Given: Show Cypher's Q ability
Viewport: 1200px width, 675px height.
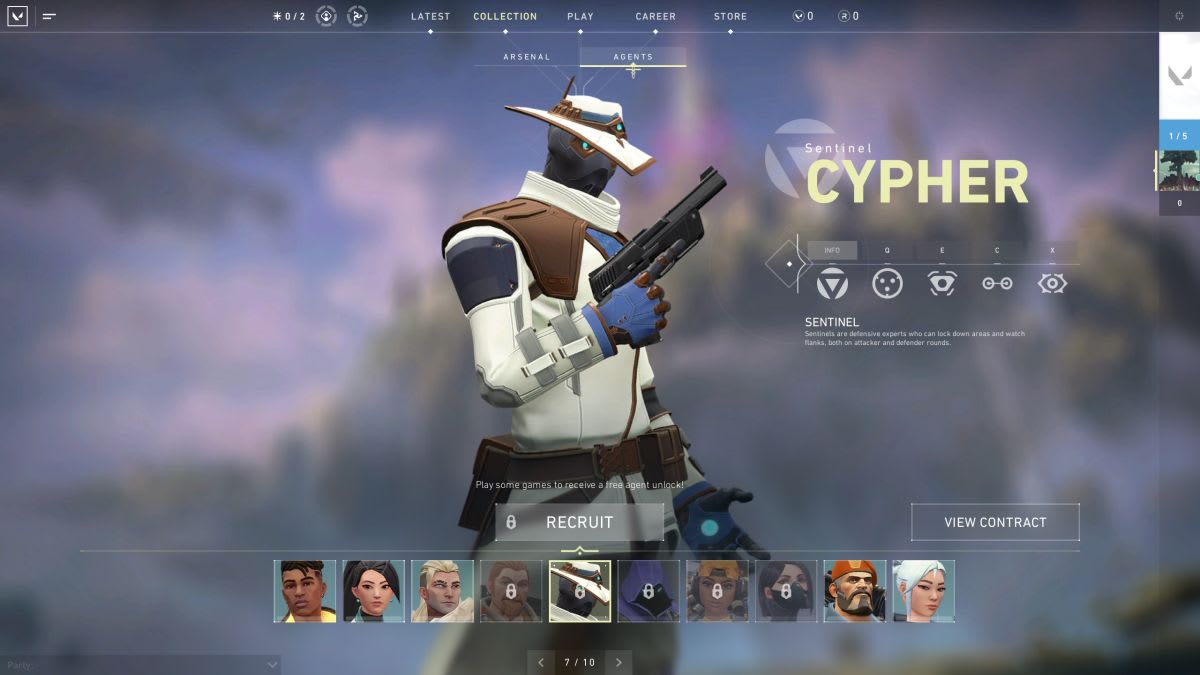Looking at the screenshot, I should click(887, 283).
